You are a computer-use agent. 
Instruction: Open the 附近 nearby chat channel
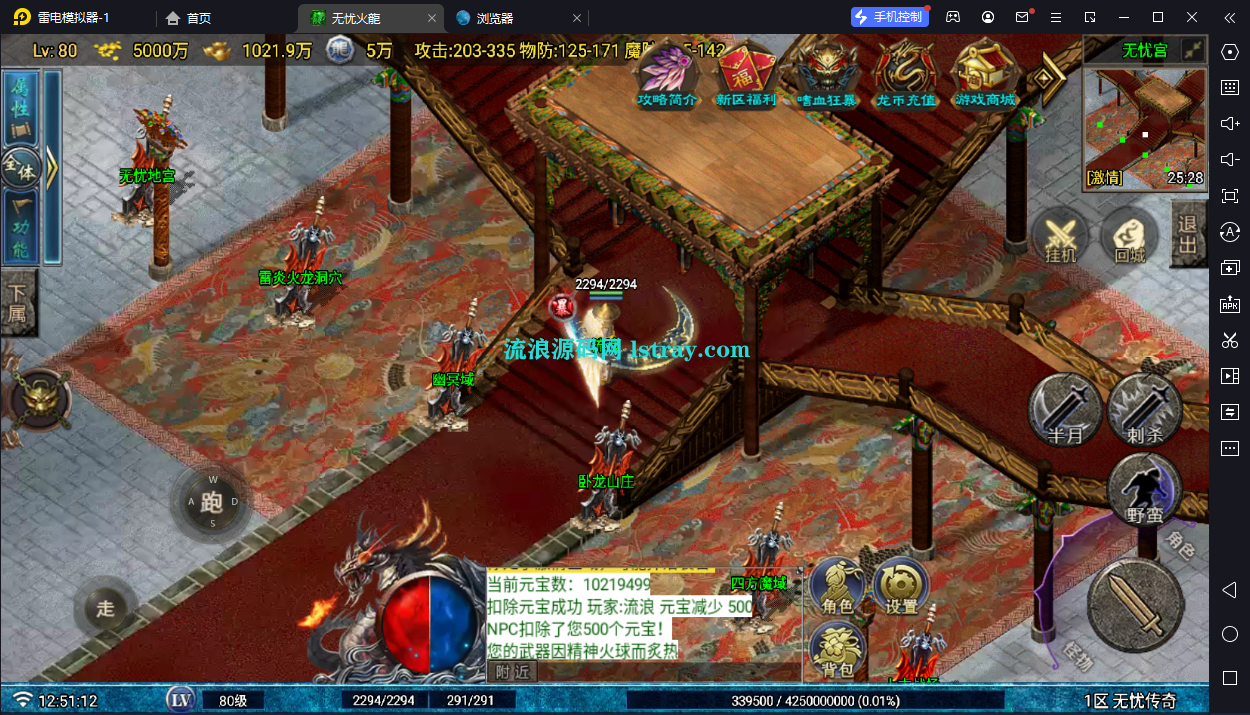(512, 672)
